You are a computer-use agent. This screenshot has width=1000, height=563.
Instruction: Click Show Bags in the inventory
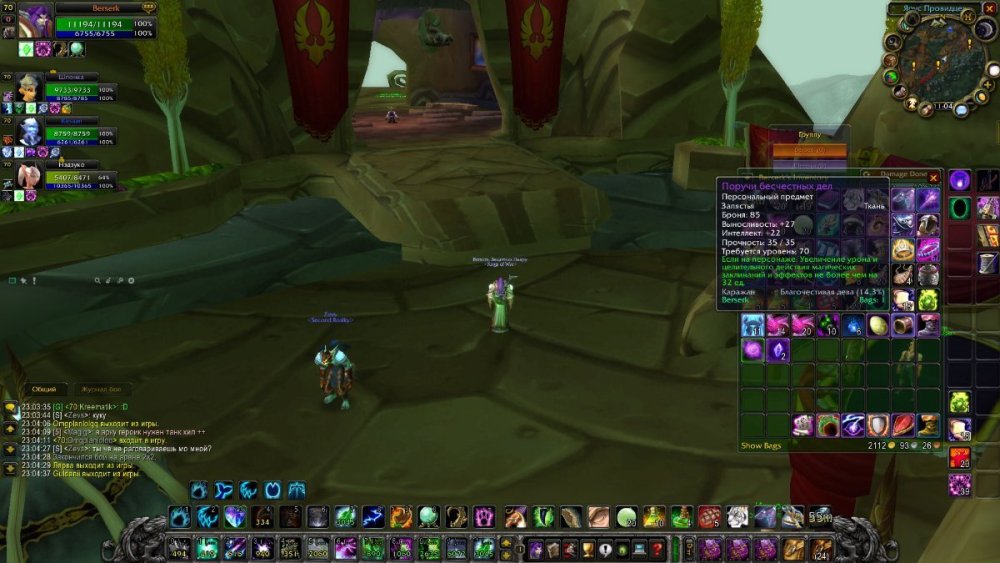click(x=758, y=445)
